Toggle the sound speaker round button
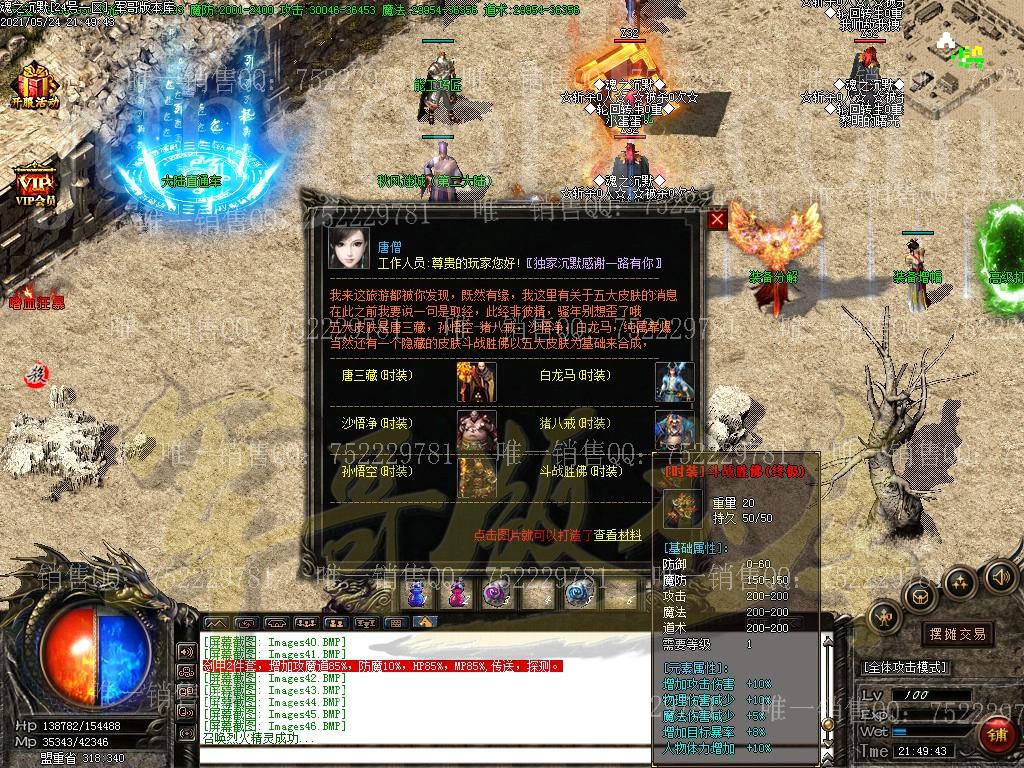 coord(1000,577)
